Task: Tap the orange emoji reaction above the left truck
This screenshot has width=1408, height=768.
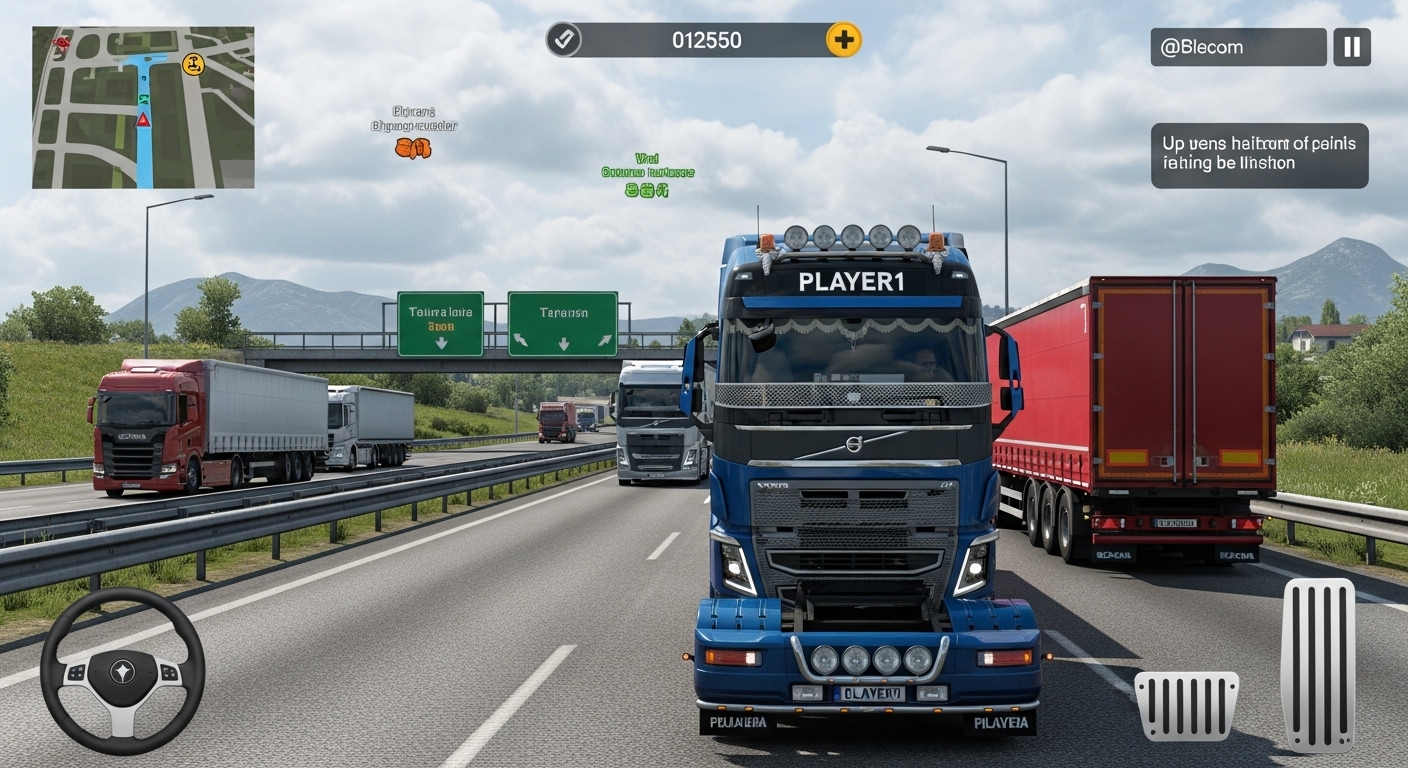Action: (414, 148)
